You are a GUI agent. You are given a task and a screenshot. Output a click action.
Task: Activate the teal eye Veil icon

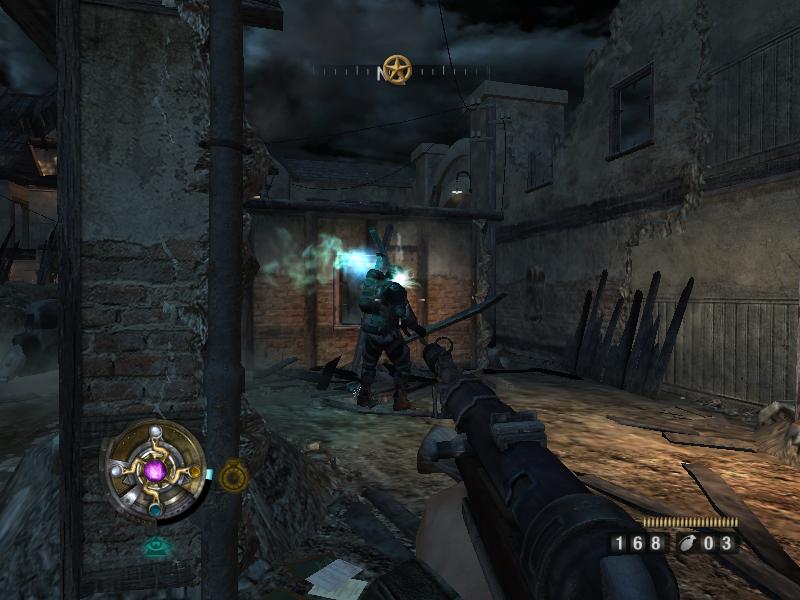[154, 547]
